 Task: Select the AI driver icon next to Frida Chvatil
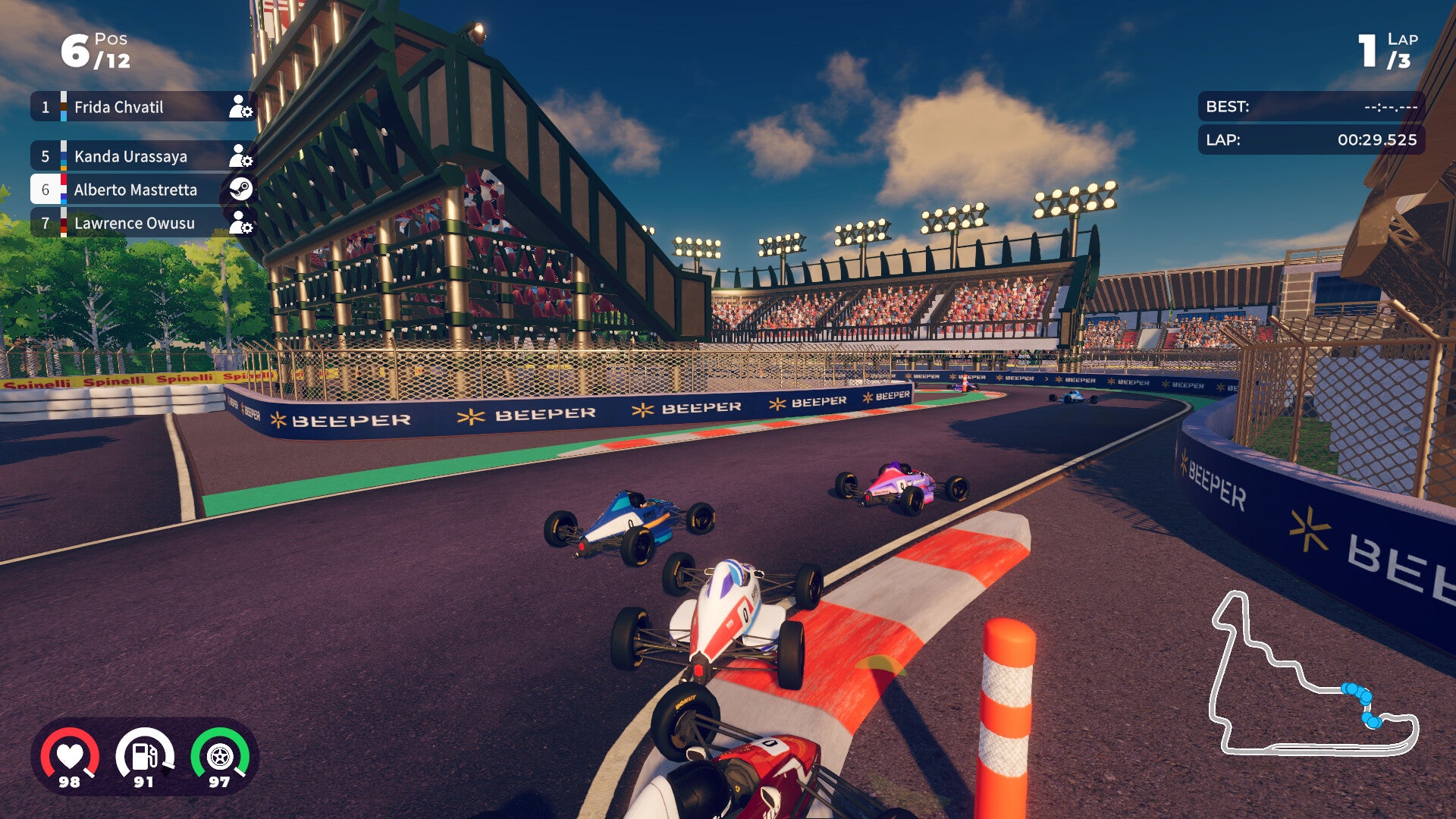[241, 107]
